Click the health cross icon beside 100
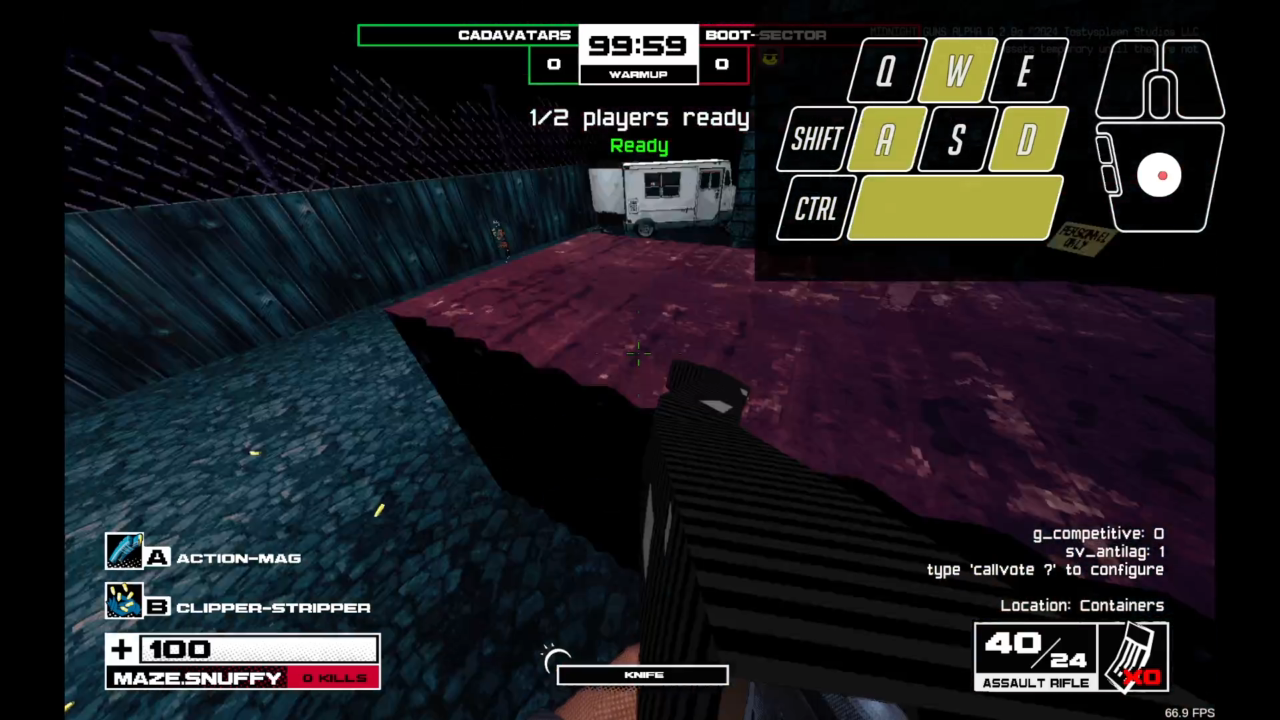This screenshot has width=1280, height=720. tap(121, 649)
